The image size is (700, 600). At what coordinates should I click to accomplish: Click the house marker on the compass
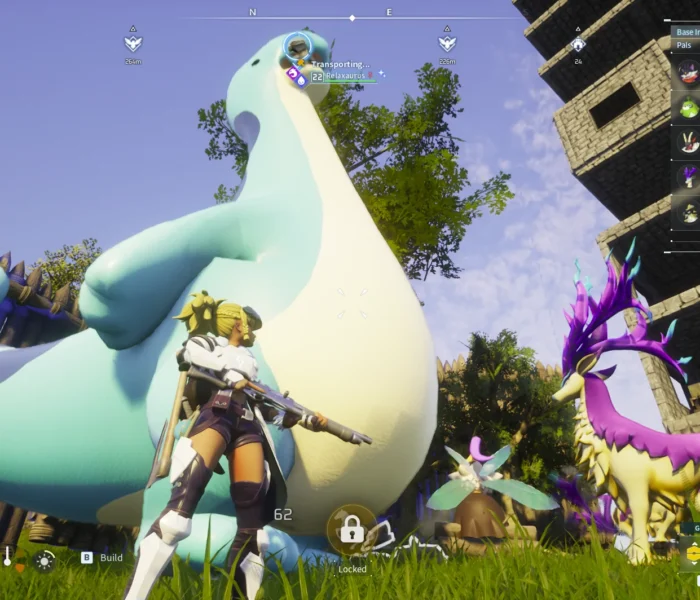[577, 44]
